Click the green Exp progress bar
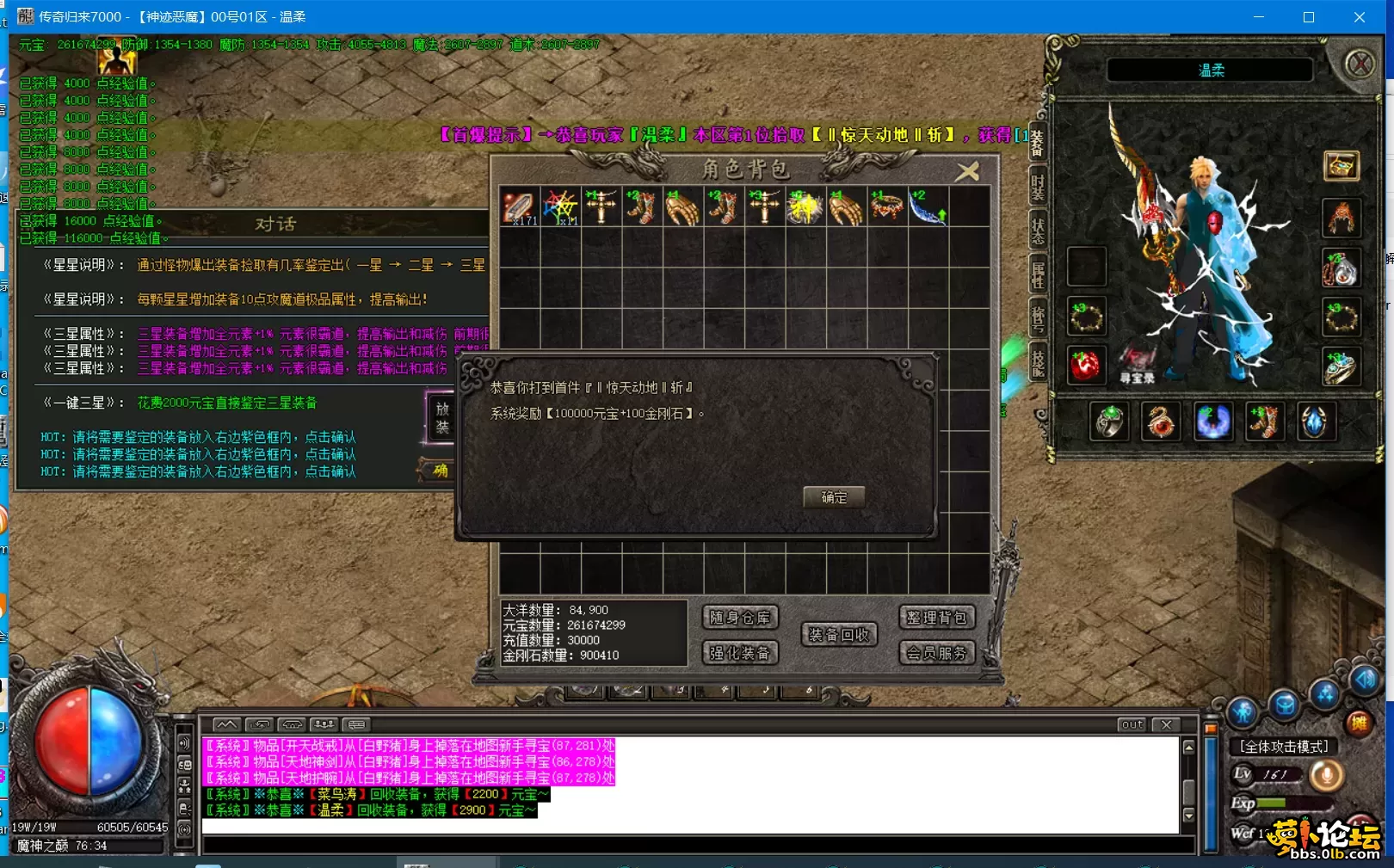 [x=1270, y=803]
